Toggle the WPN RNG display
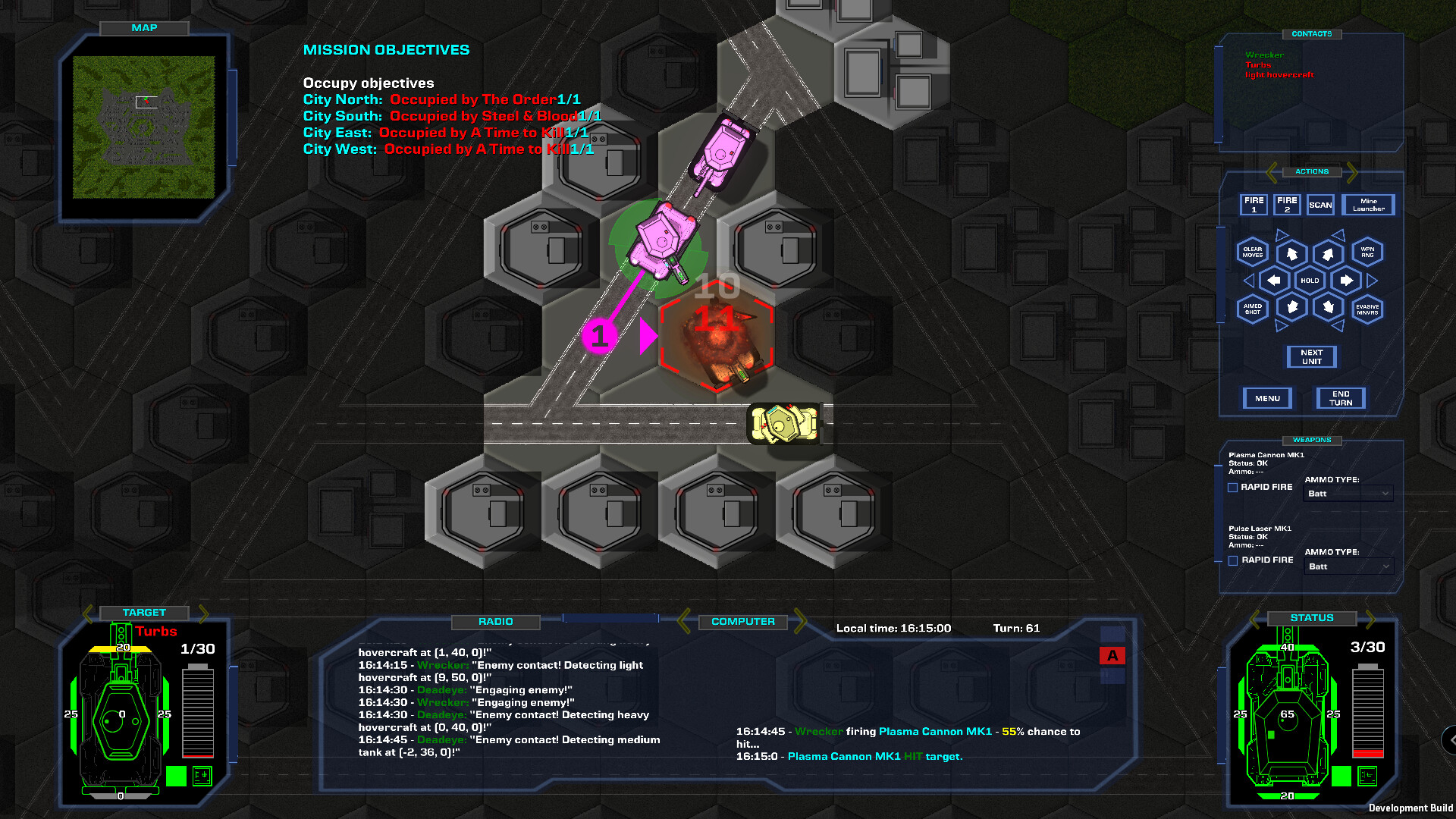 click(x=1367, y=253)
